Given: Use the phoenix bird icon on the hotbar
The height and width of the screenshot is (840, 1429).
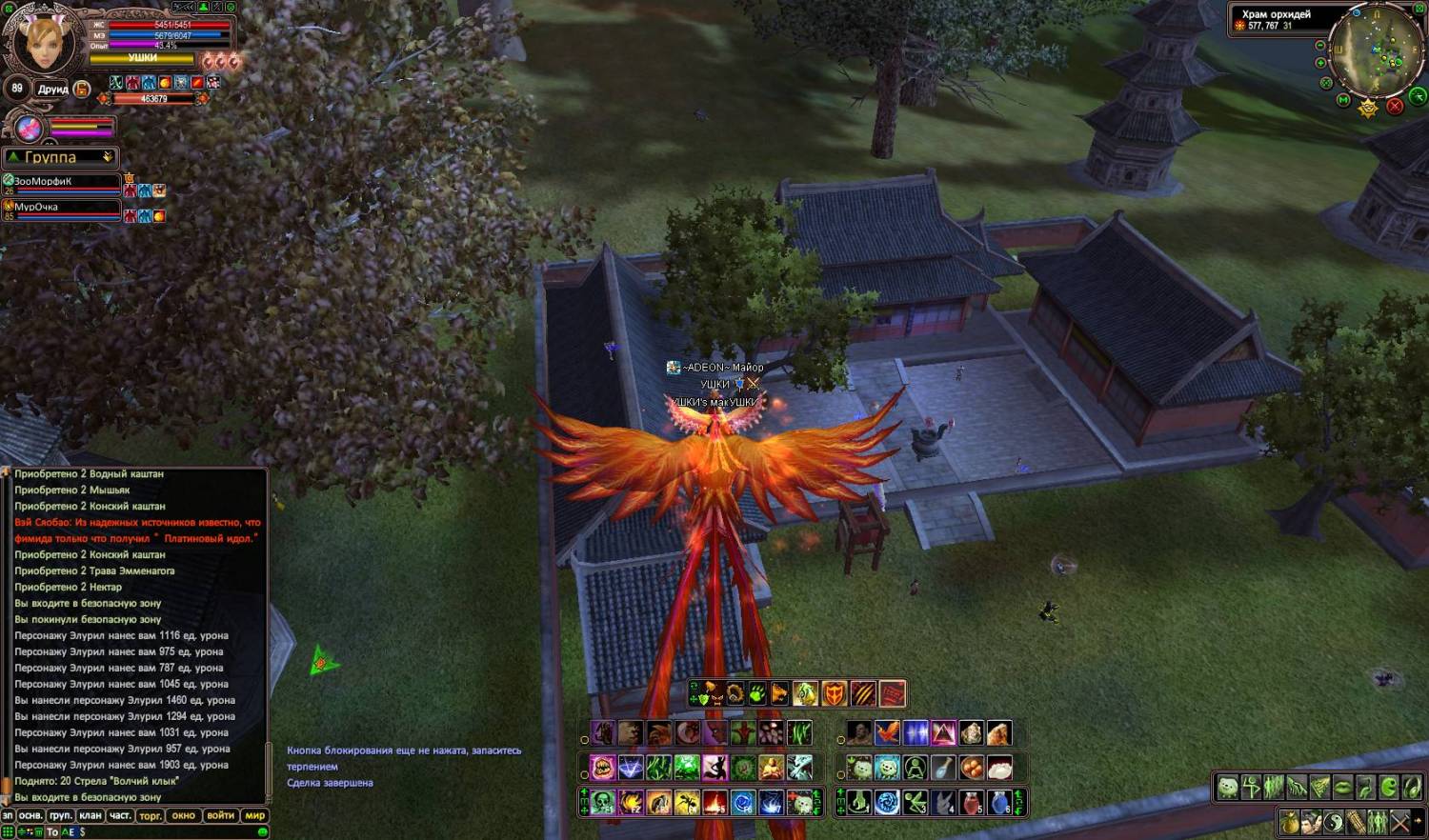Looking at the screenshot, I should (x=887, y=733).
